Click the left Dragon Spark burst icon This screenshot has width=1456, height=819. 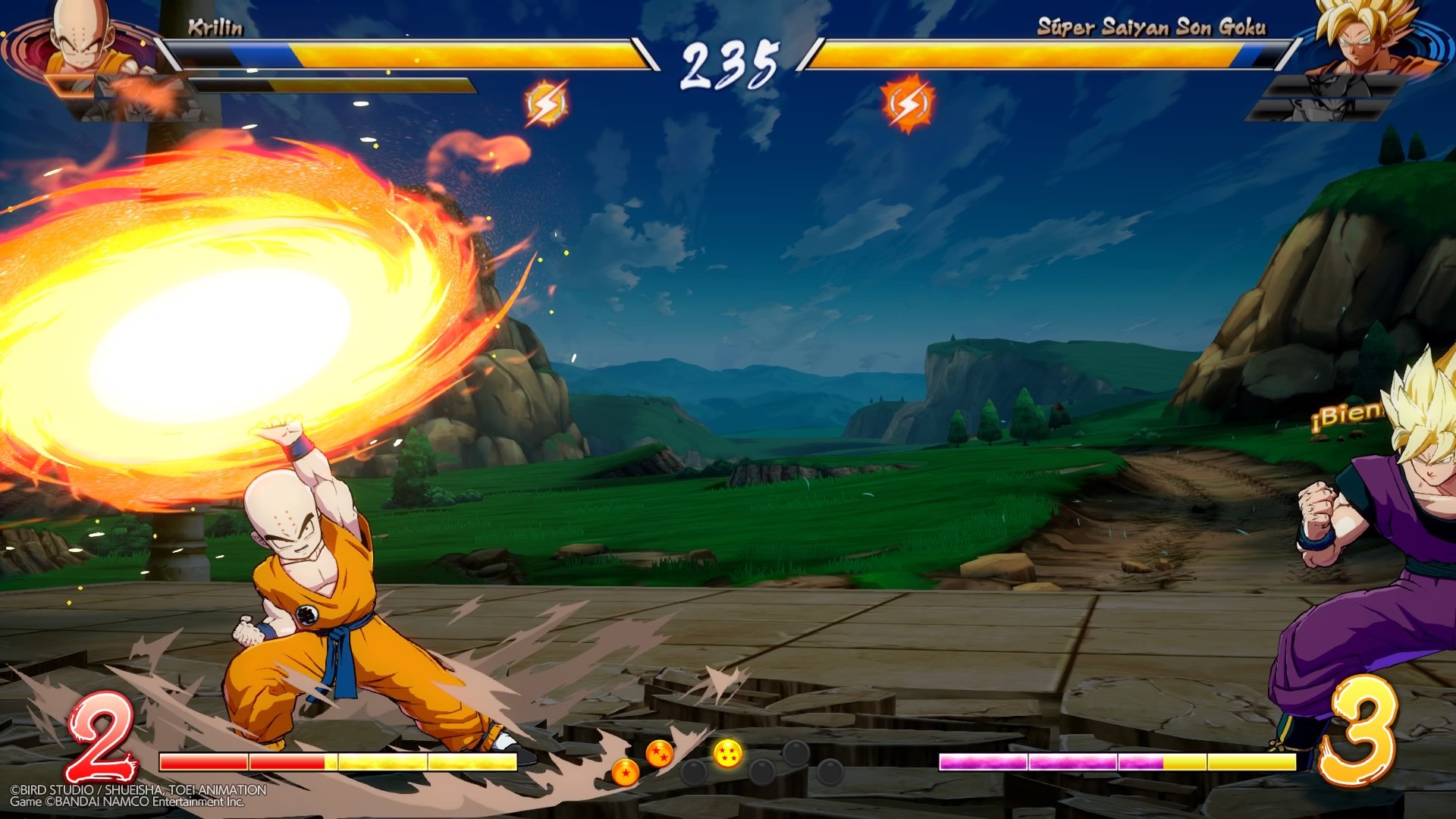(548, 102)
